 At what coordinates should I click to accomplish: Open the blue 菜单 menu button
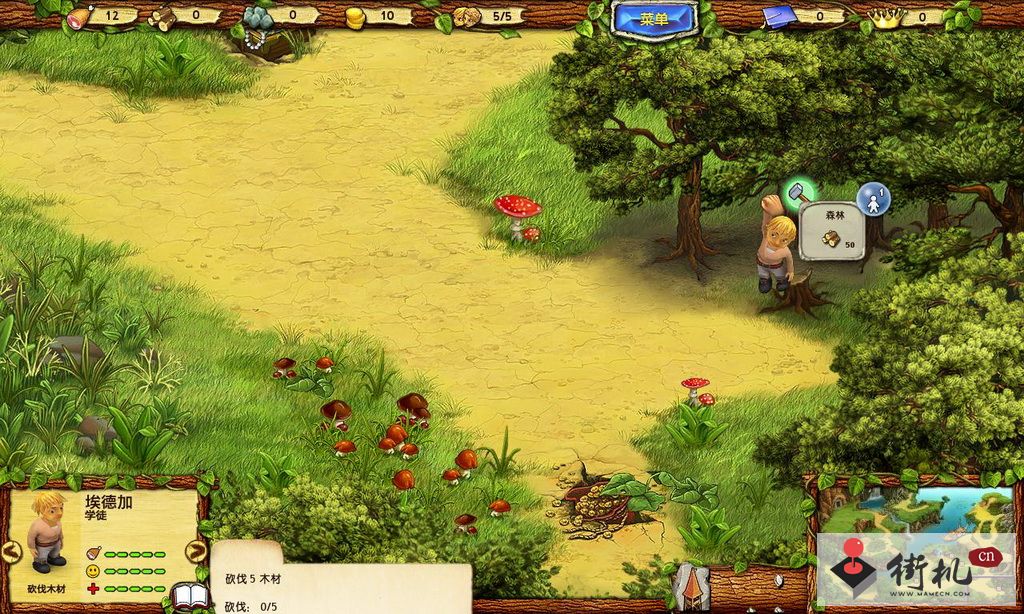[654, 18]
